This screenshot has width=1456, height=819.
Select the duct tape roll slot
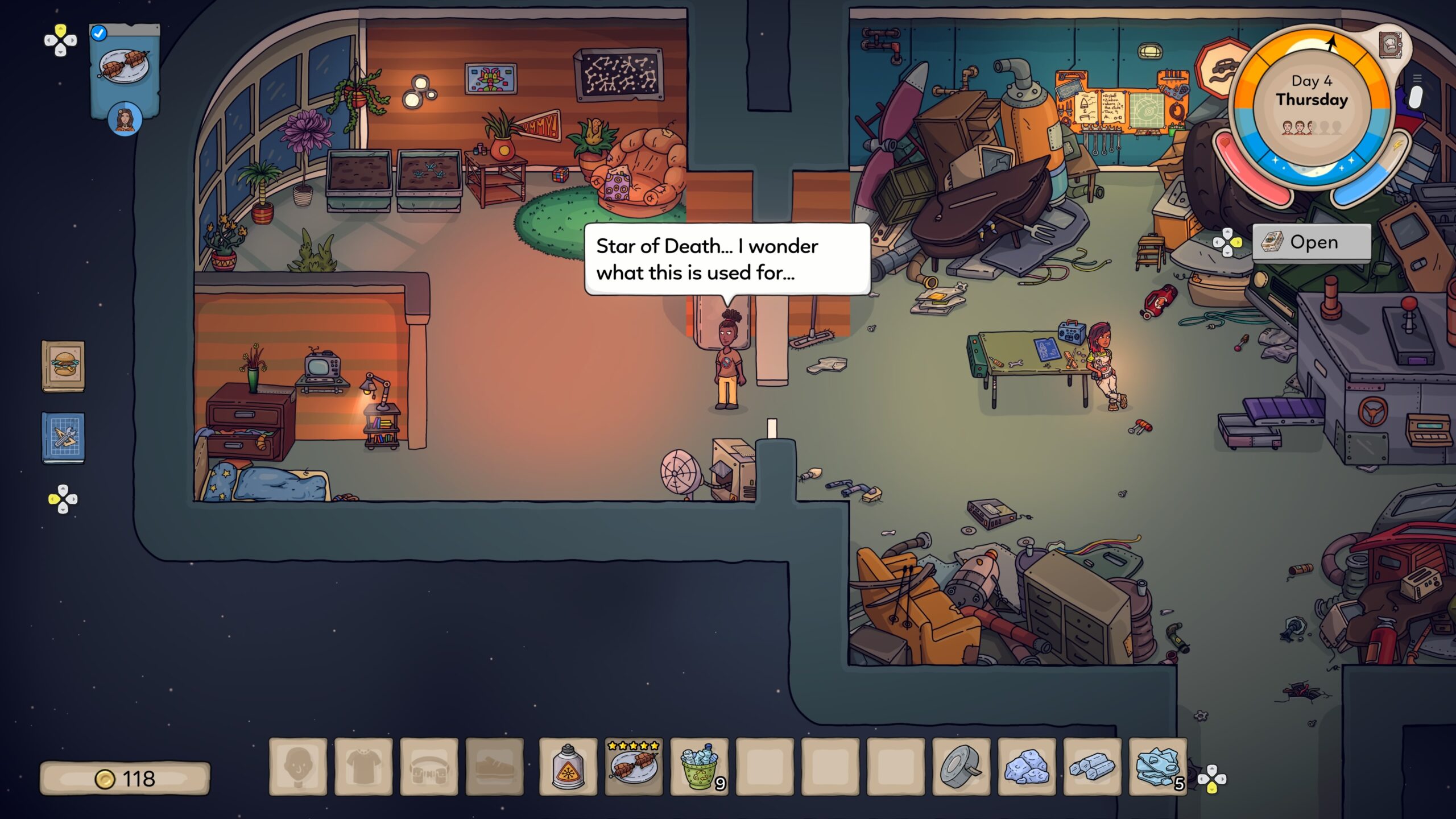pos(961,766)
